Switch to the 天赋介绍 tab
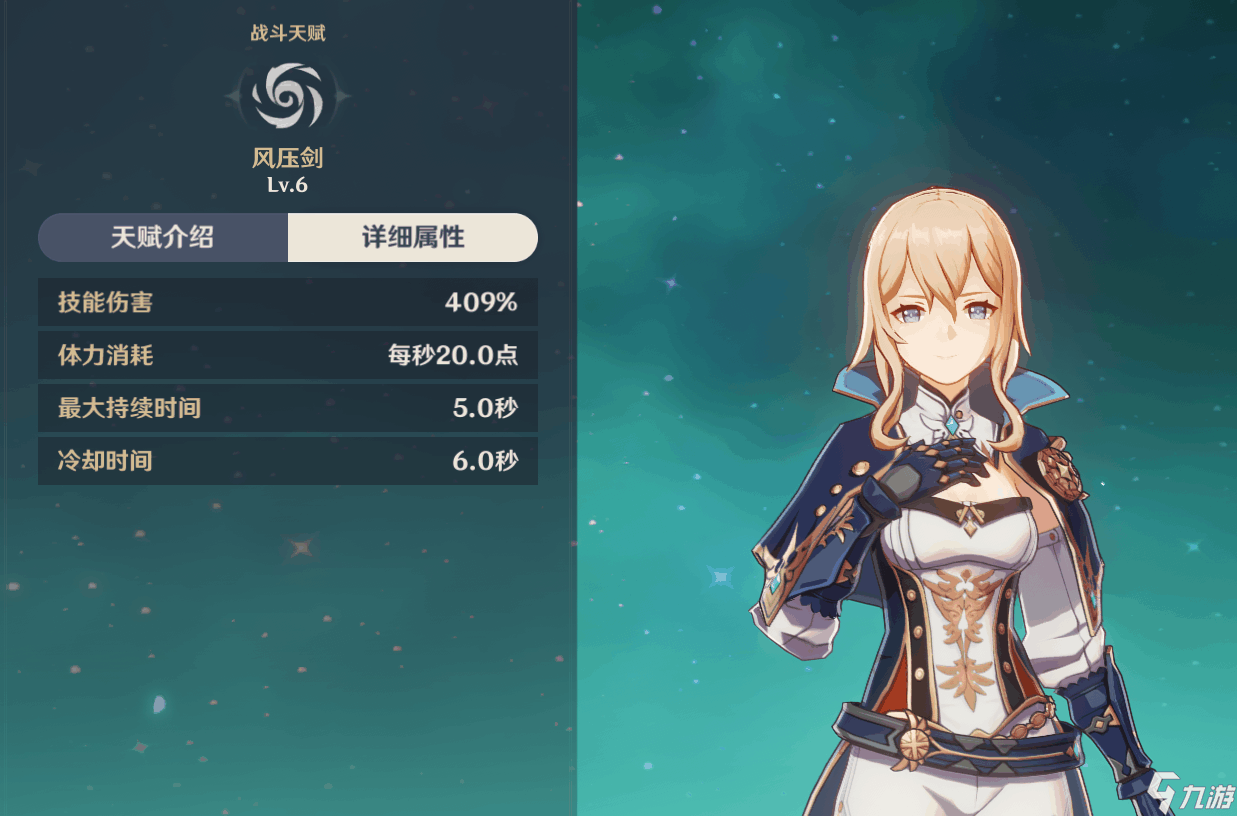Image resolution: width=1237 pixels, height=816 pixels. [x=163, y=238]
